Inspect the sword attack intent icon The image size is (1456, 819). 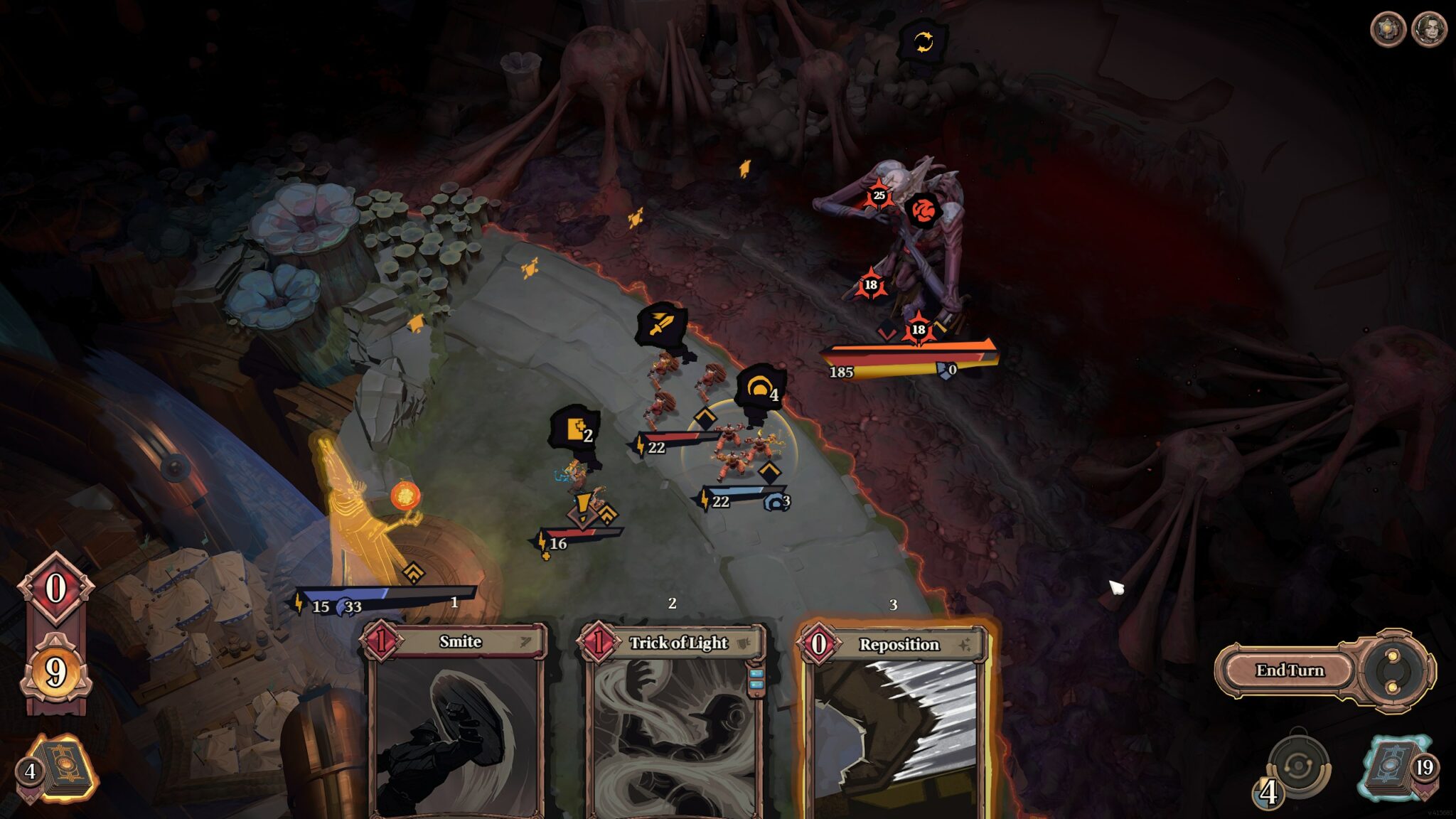[662, 326]
